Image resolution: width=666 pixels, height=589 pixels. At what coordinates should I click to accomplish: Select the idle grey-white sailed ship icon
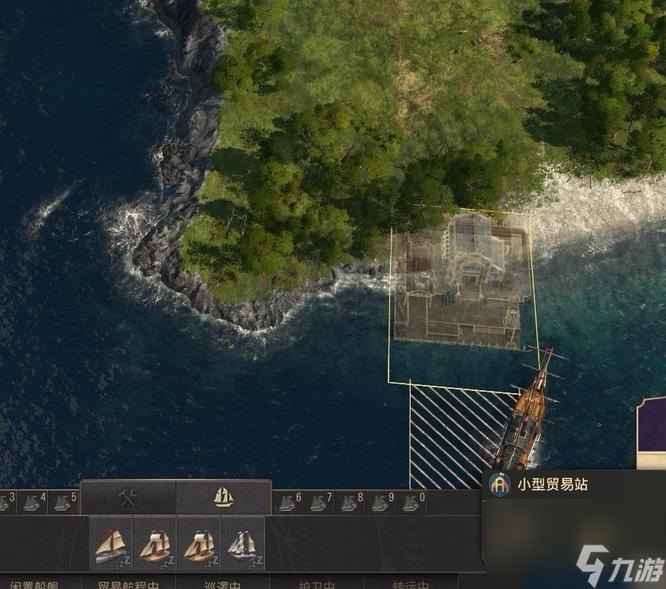[243, 545]
